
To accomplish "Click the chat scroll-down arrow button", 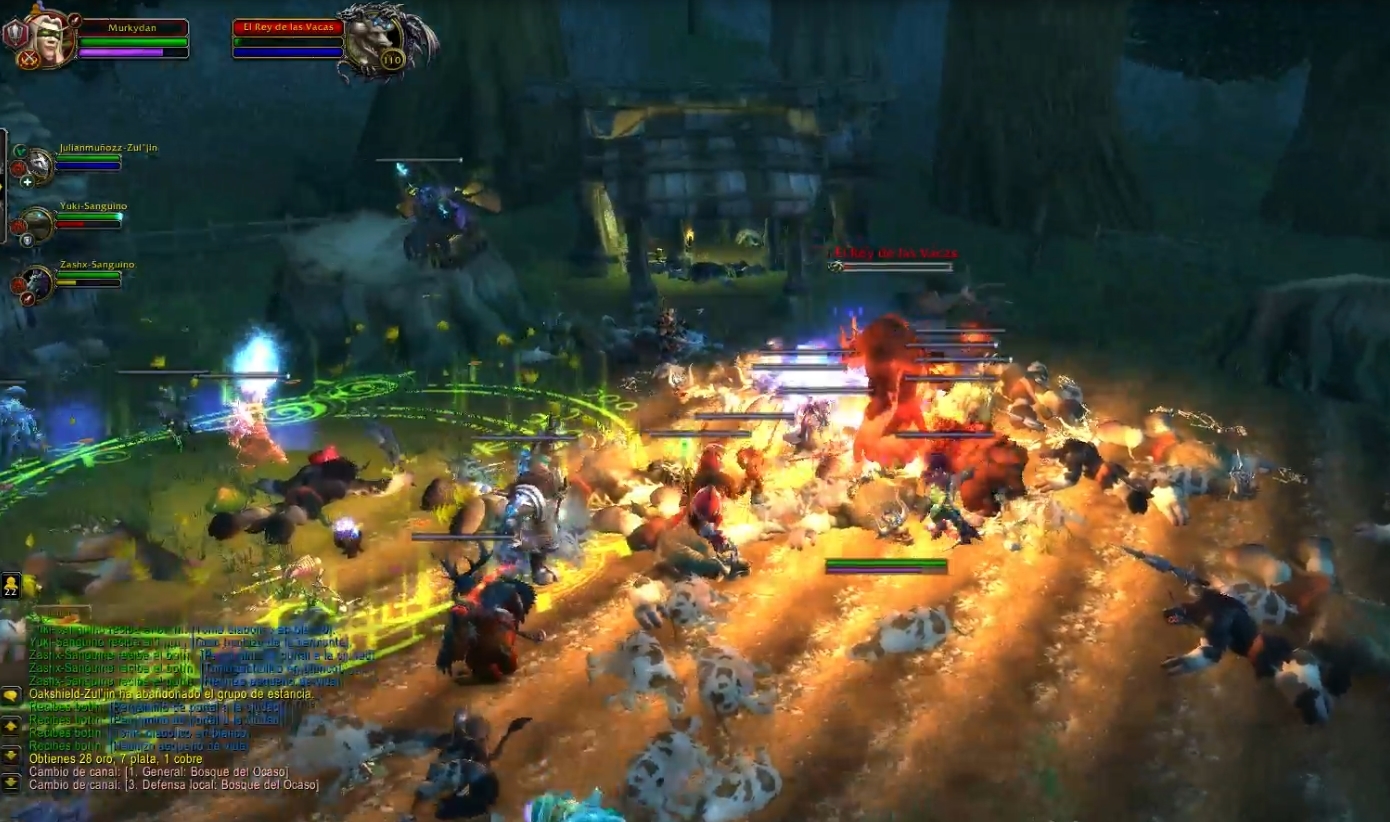I will [11, 755].
